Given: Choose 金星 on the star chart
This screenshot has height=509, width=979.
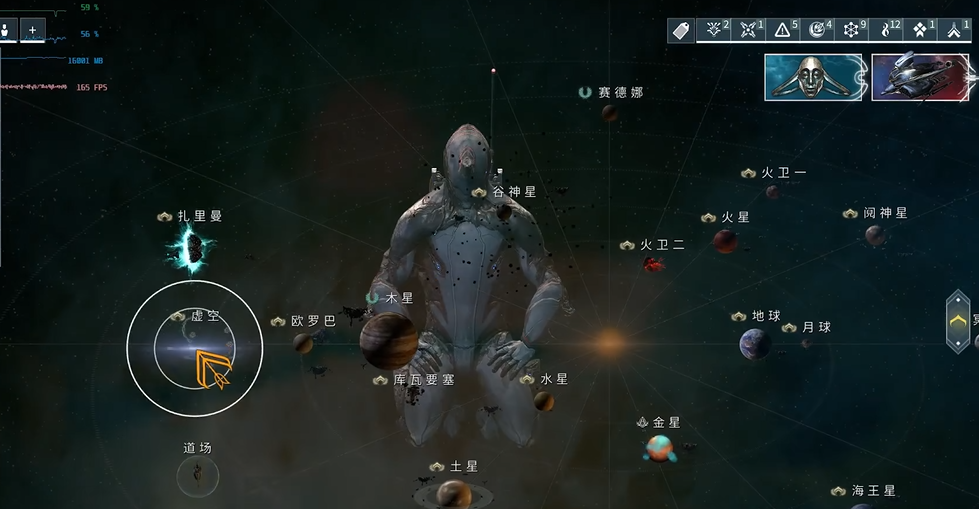Looking at the screenshot, I should pyautogui.click(x=658, y=448).
